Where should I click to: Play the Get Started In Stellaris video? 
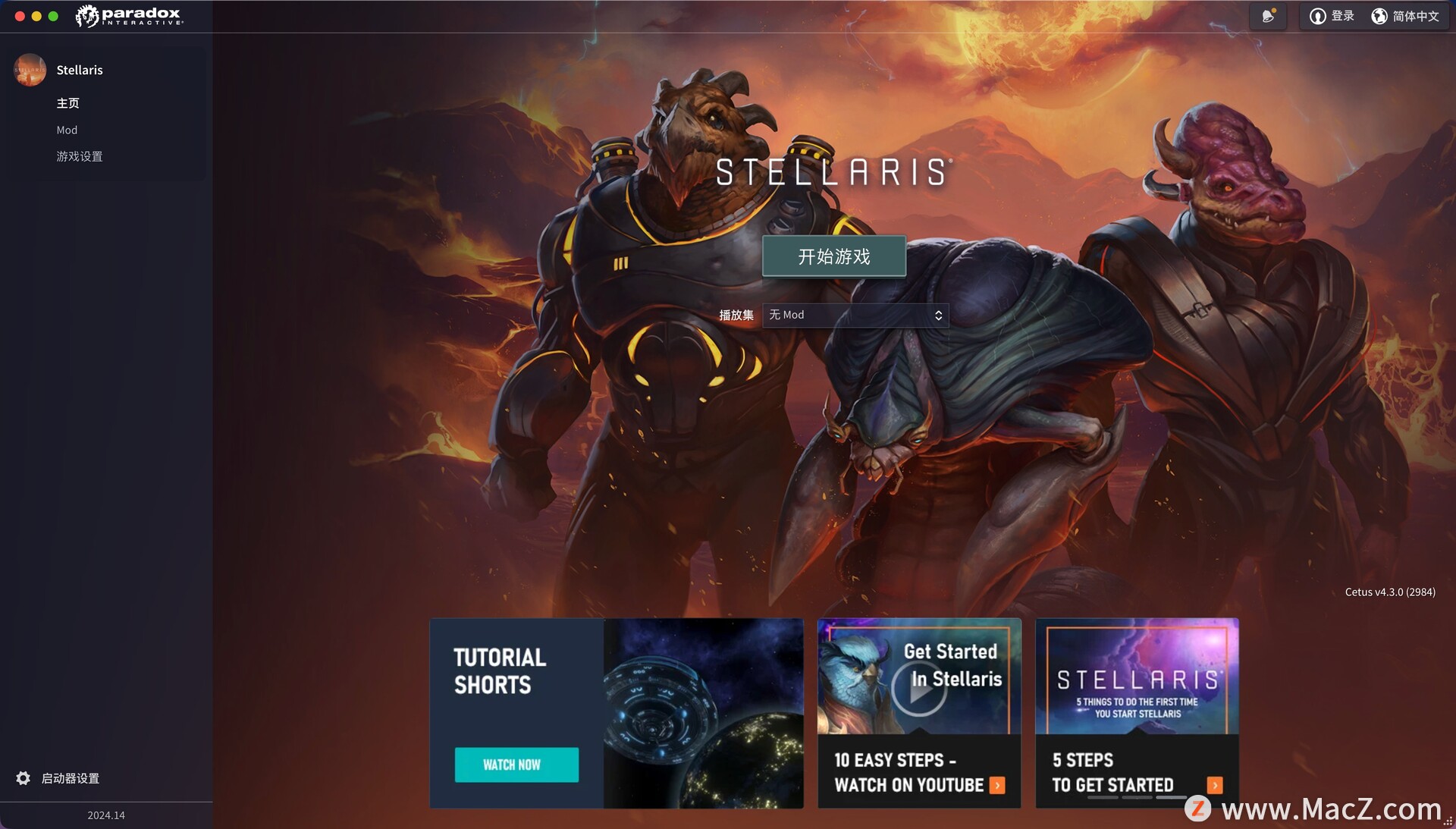coord(918,689)
